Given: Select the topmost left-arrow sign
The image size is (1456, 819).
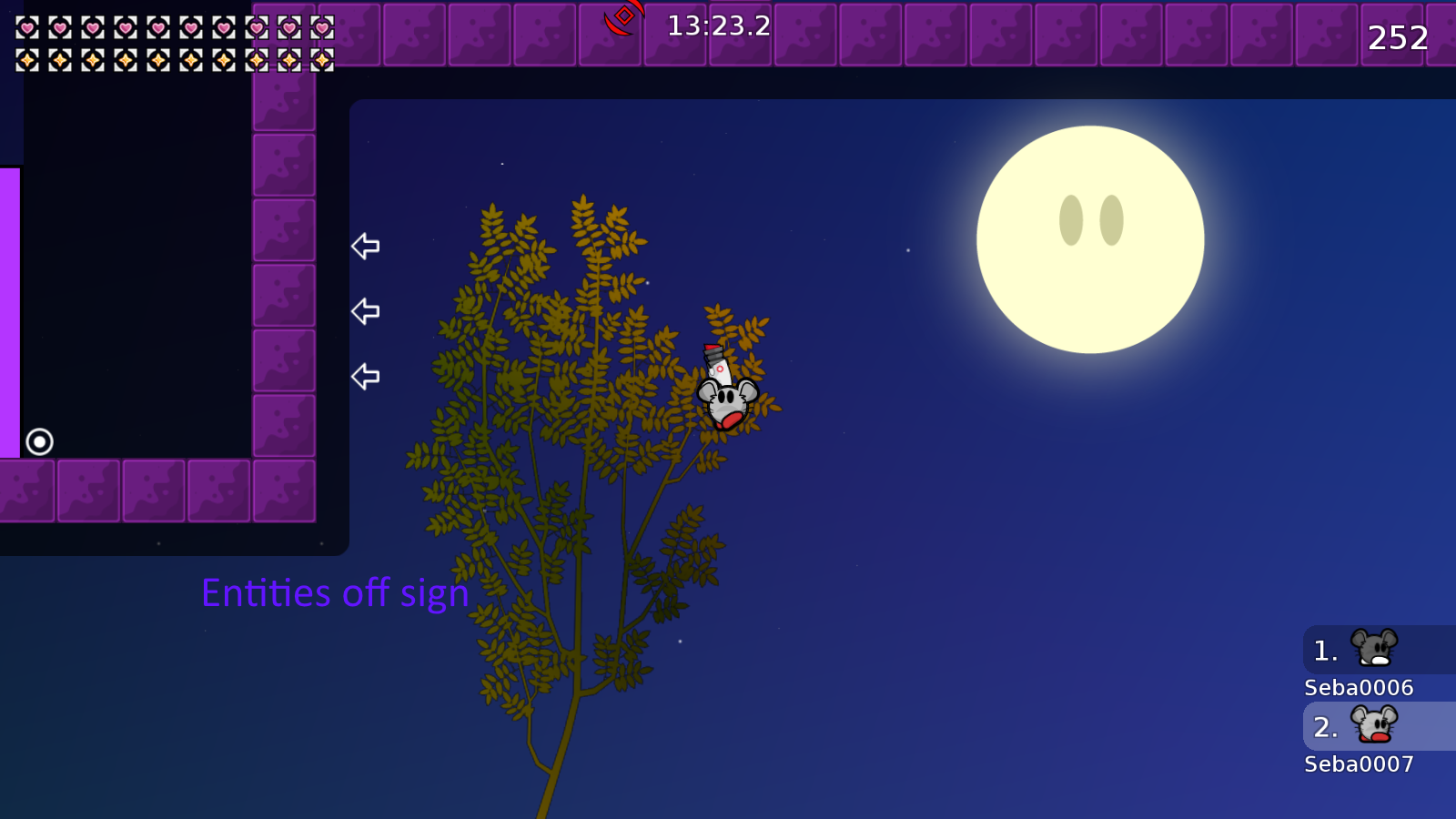Looking at the screenshot, I should 365,246.
